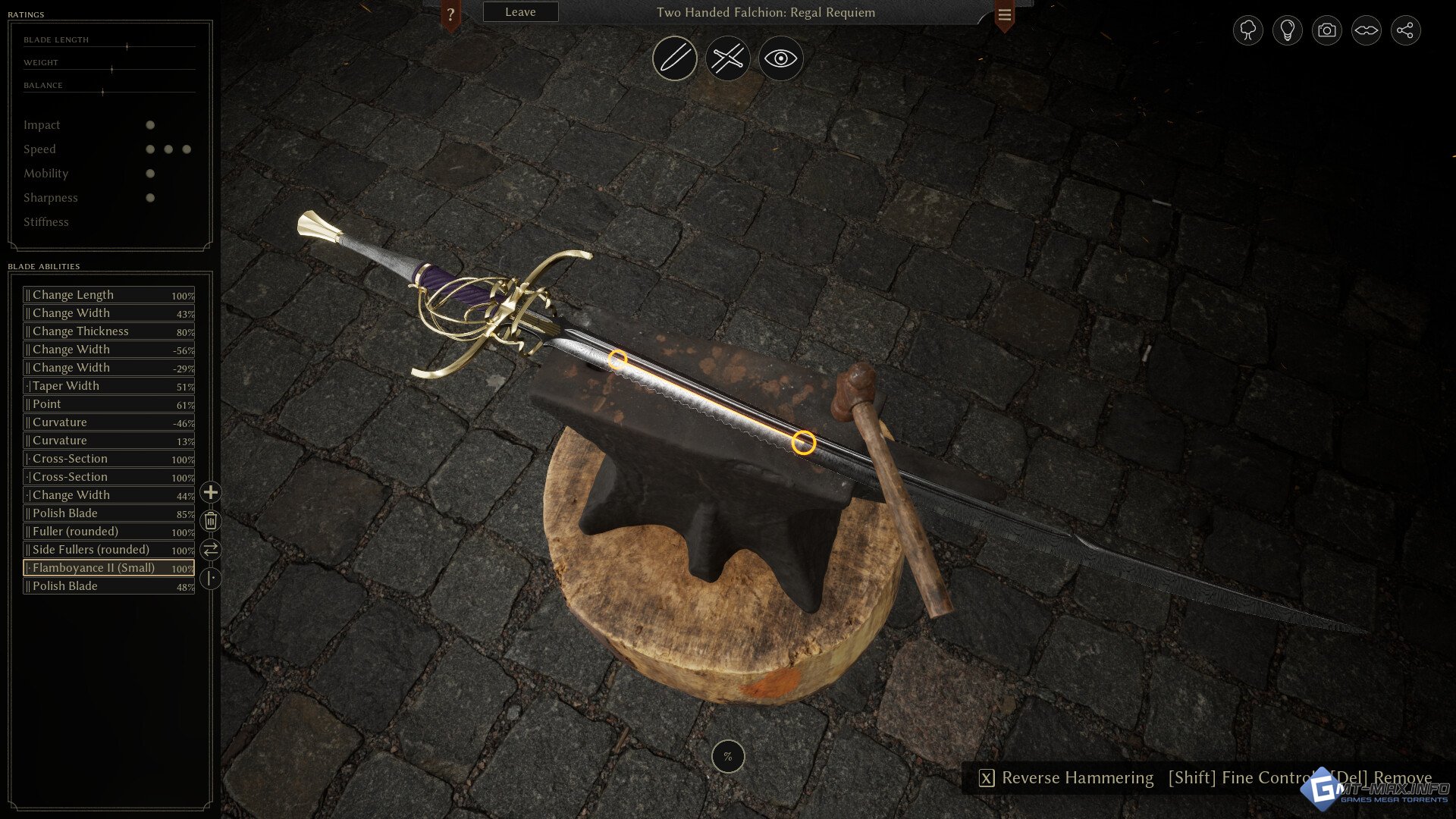Add a new blade ability with plus
This screenshot has height=819, width=1456.
pyautogui.click(x=210, y=493)
